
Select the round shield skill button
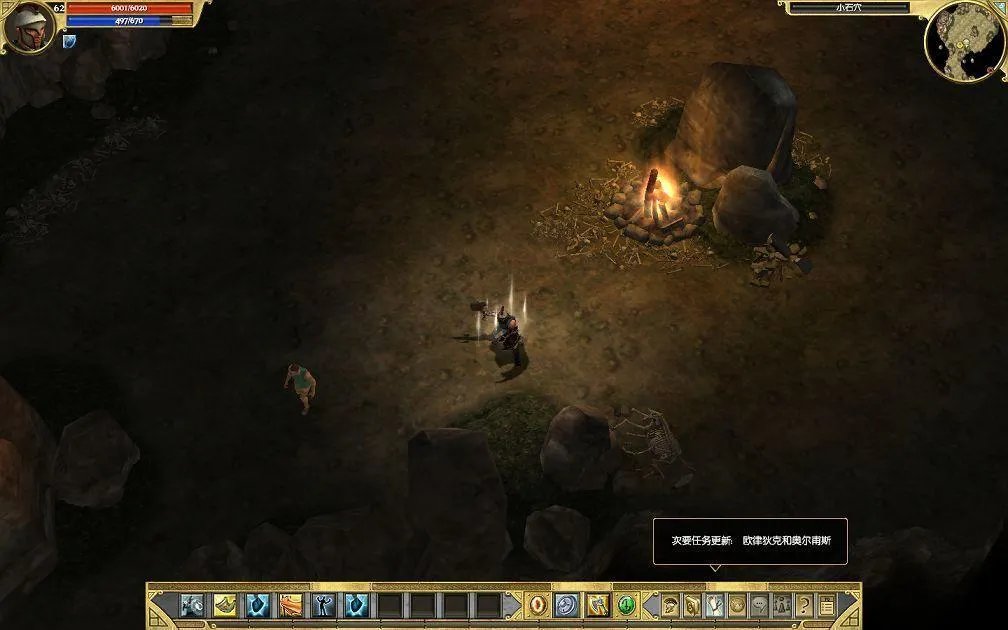(567, 605)
